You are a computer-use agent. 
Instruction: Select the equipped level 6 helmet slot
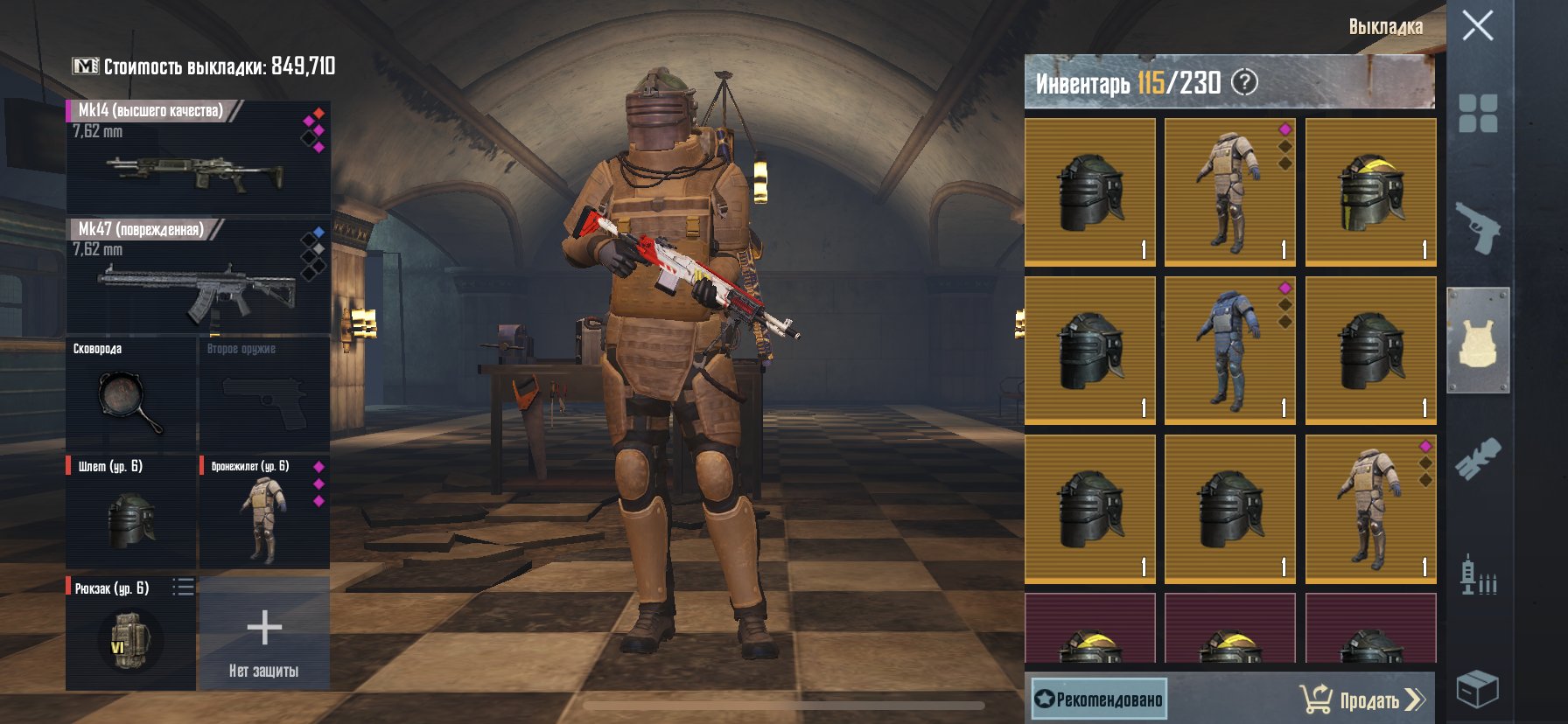tap(130, 513)
